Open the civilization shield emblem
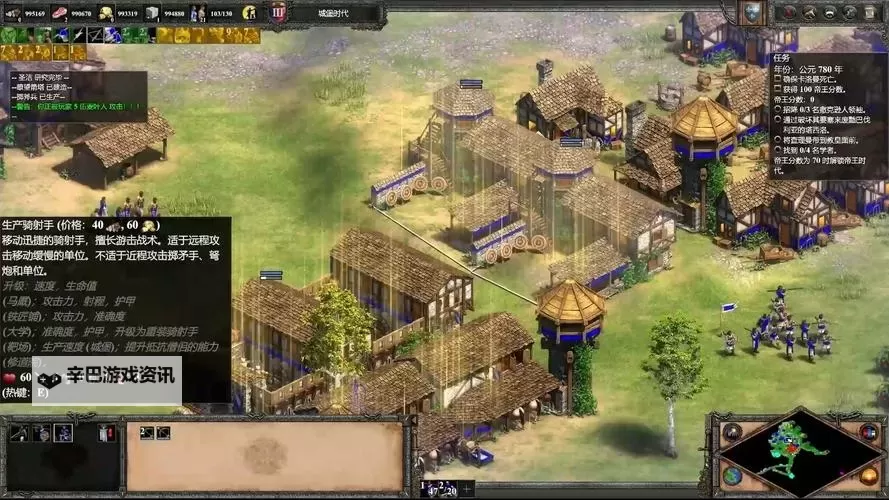 point(750,12)
